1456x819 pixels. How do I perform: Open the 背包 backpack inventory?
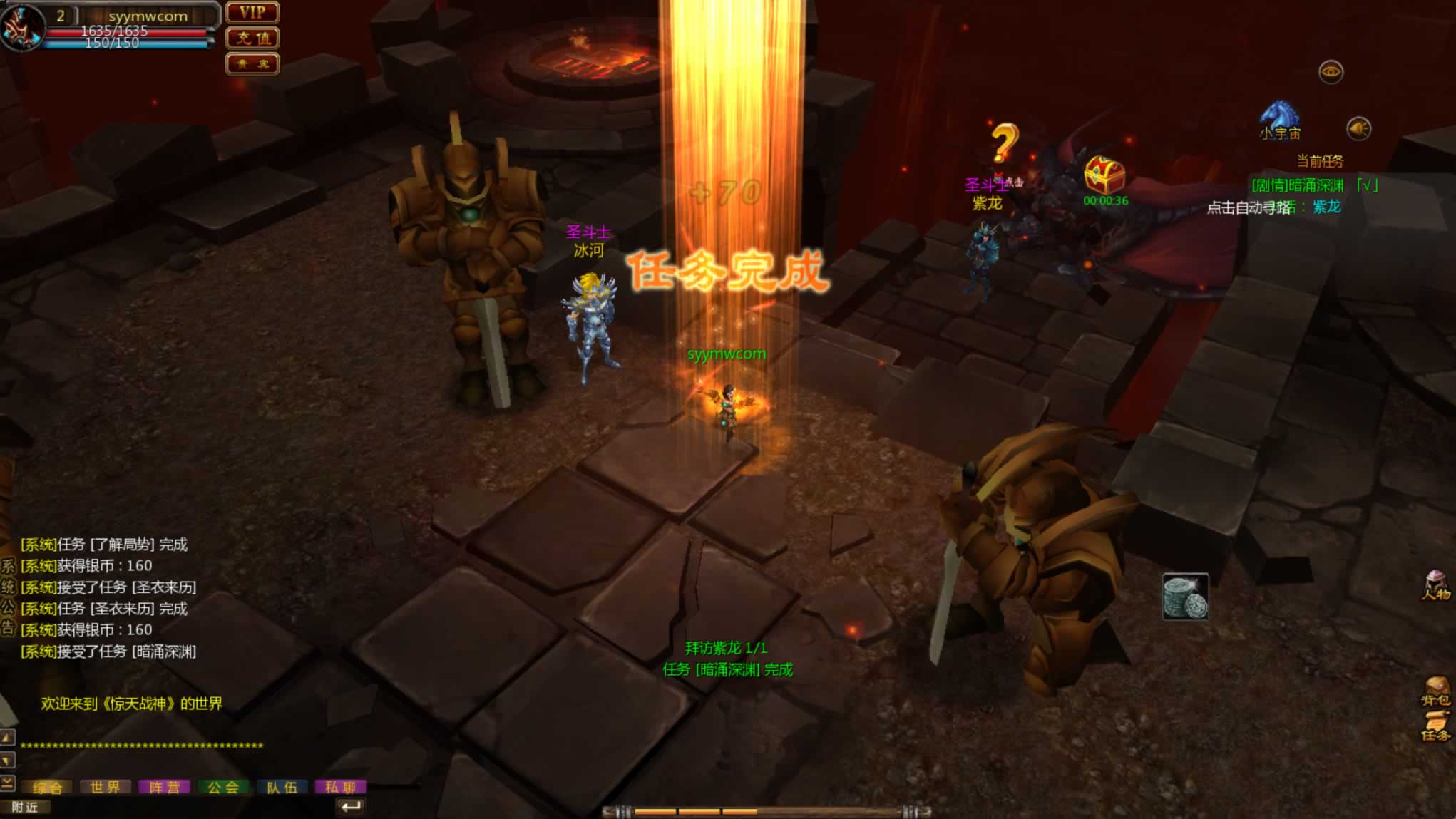(1435, 691)
